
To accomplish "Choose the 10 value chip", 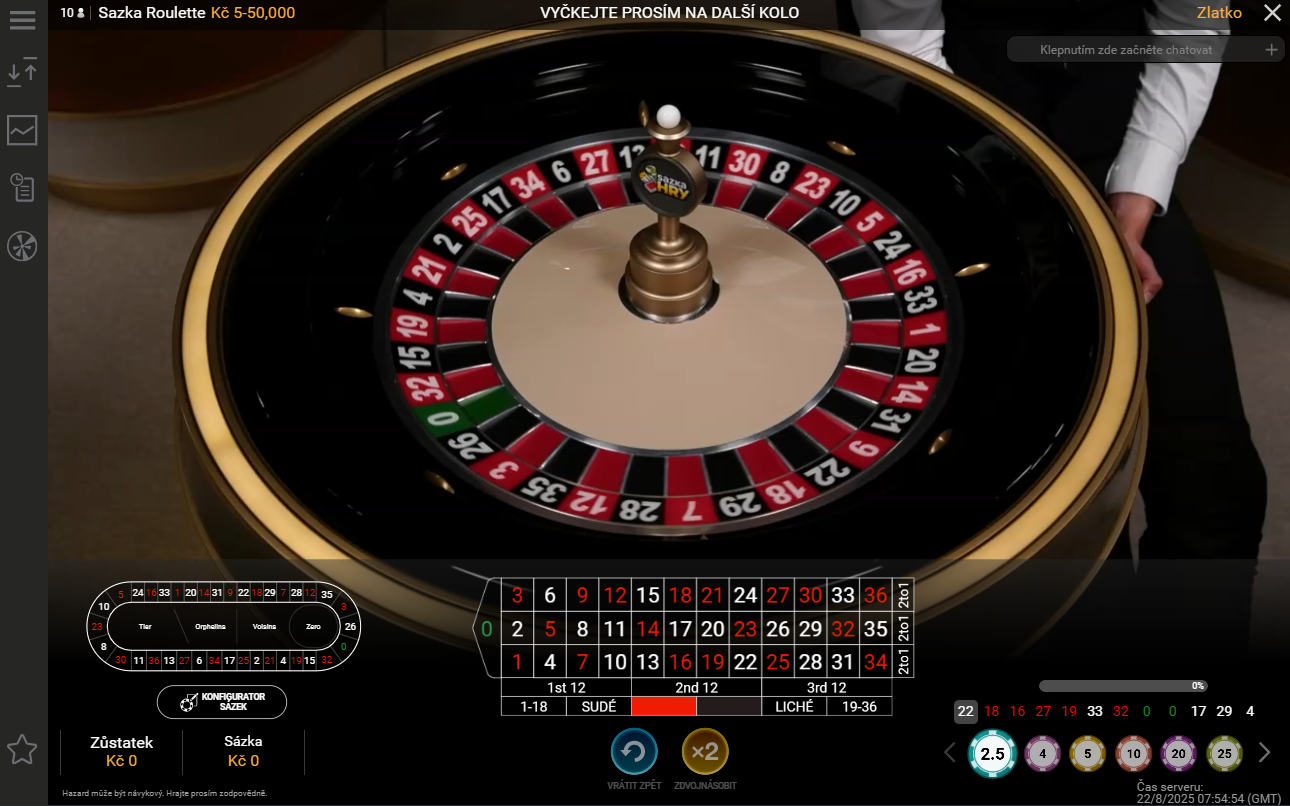I will point(1134,754).
